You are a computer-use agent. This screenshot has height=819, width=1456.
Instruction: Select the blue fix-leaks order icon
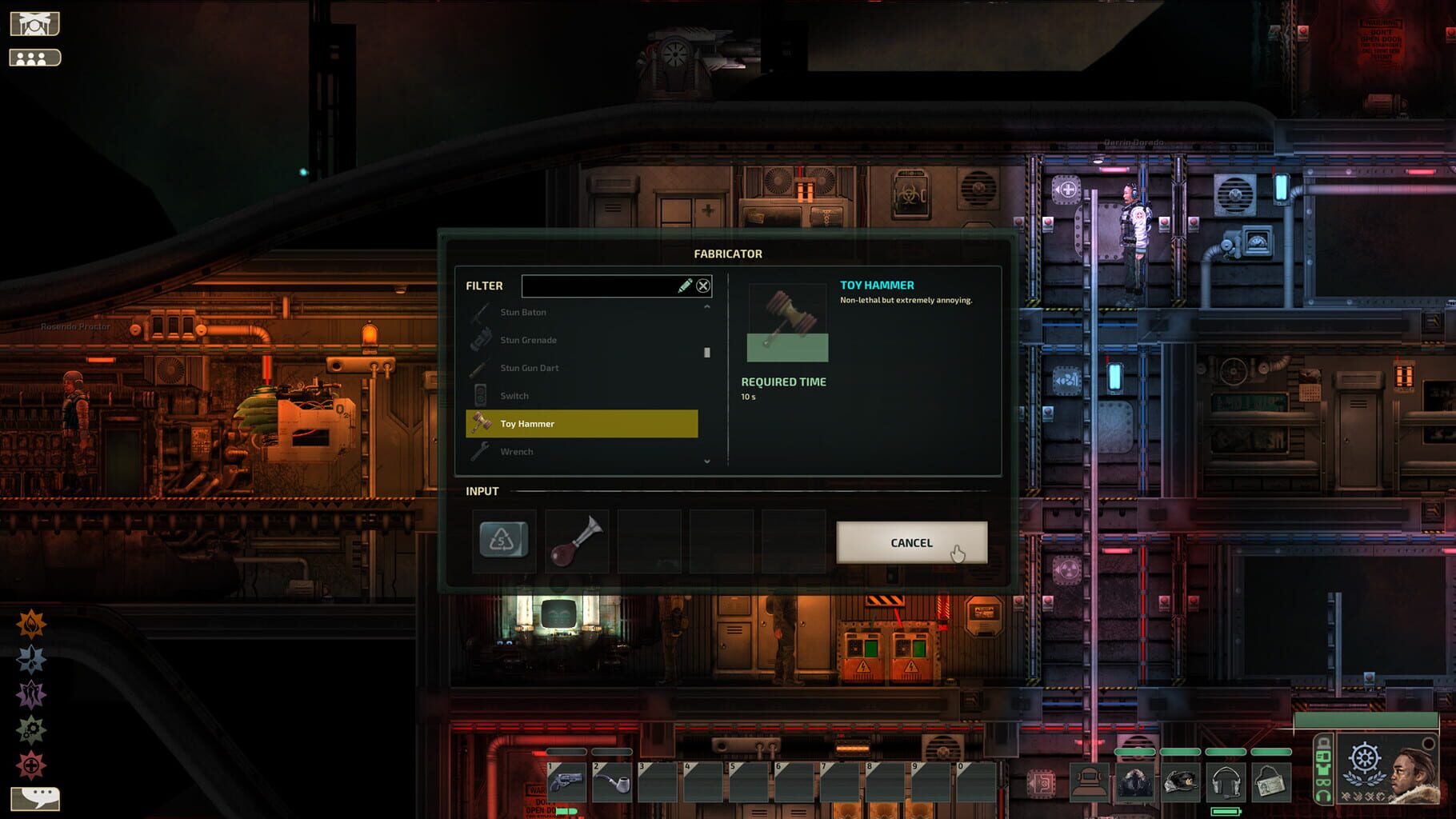click(30, 658)
